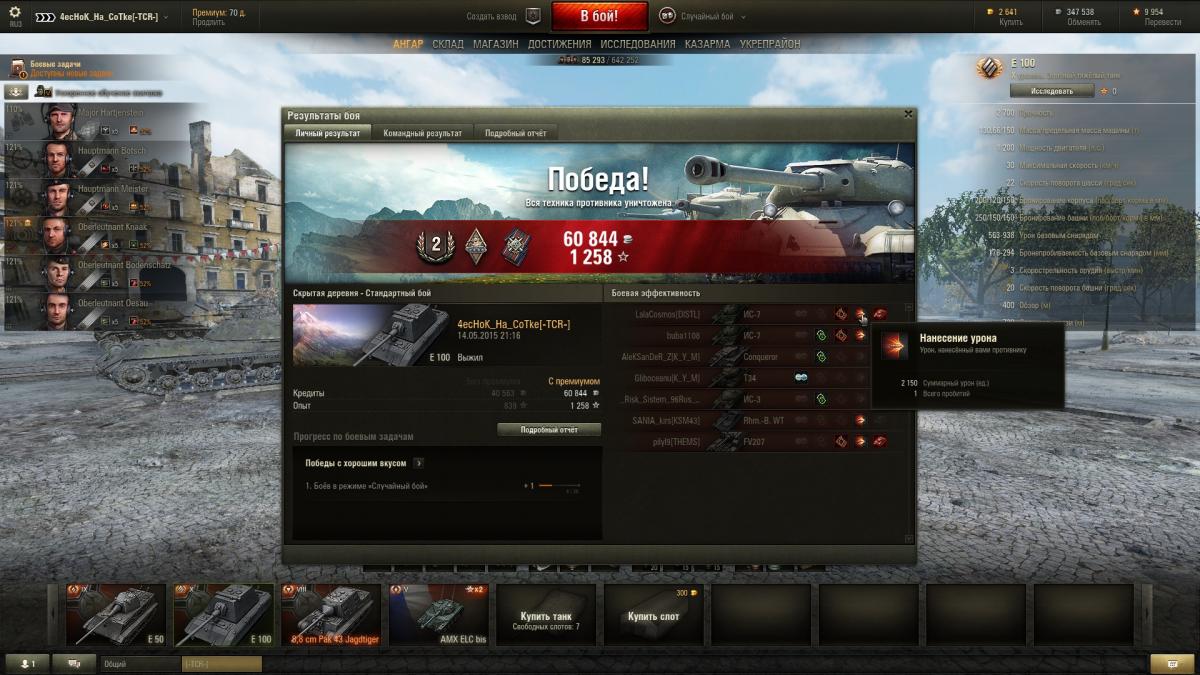Click the Подробный отчёт button below the earnings
Screen dimensions: 1200x675
click(549, 429)
